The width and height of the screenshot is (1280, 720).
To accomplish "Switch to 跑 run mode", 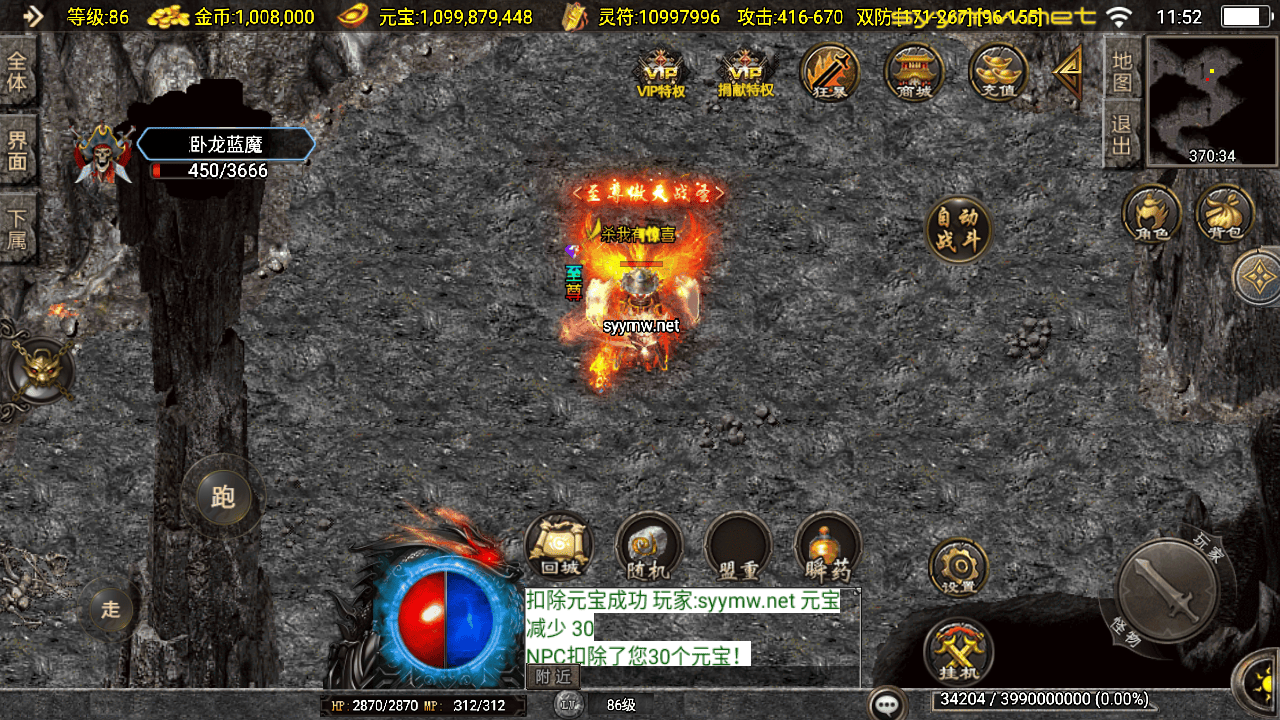I will [223, 497].
